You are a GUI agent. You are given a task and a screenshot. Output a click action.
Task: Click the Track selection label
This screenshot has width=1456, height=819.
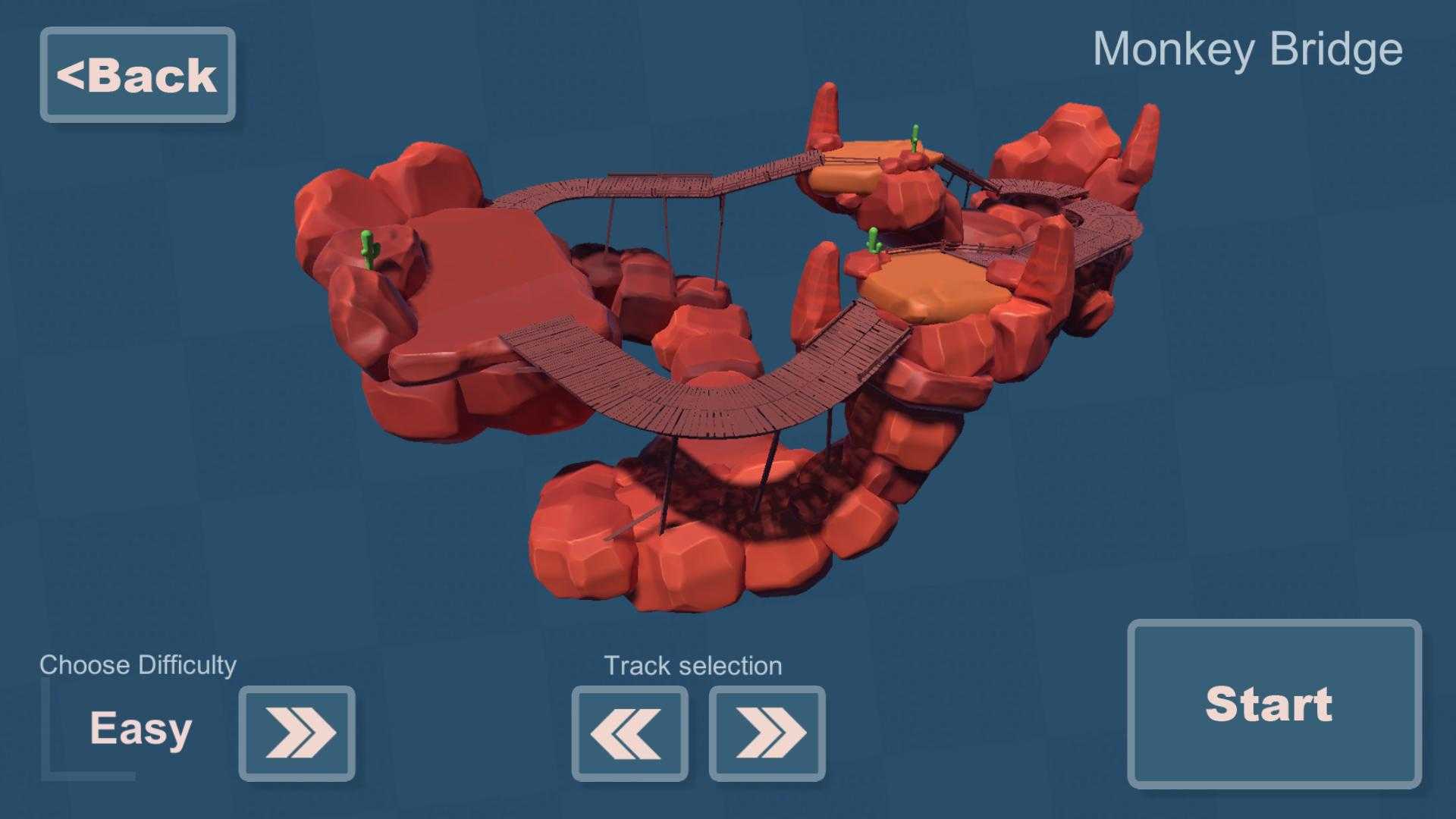(692, 665)
